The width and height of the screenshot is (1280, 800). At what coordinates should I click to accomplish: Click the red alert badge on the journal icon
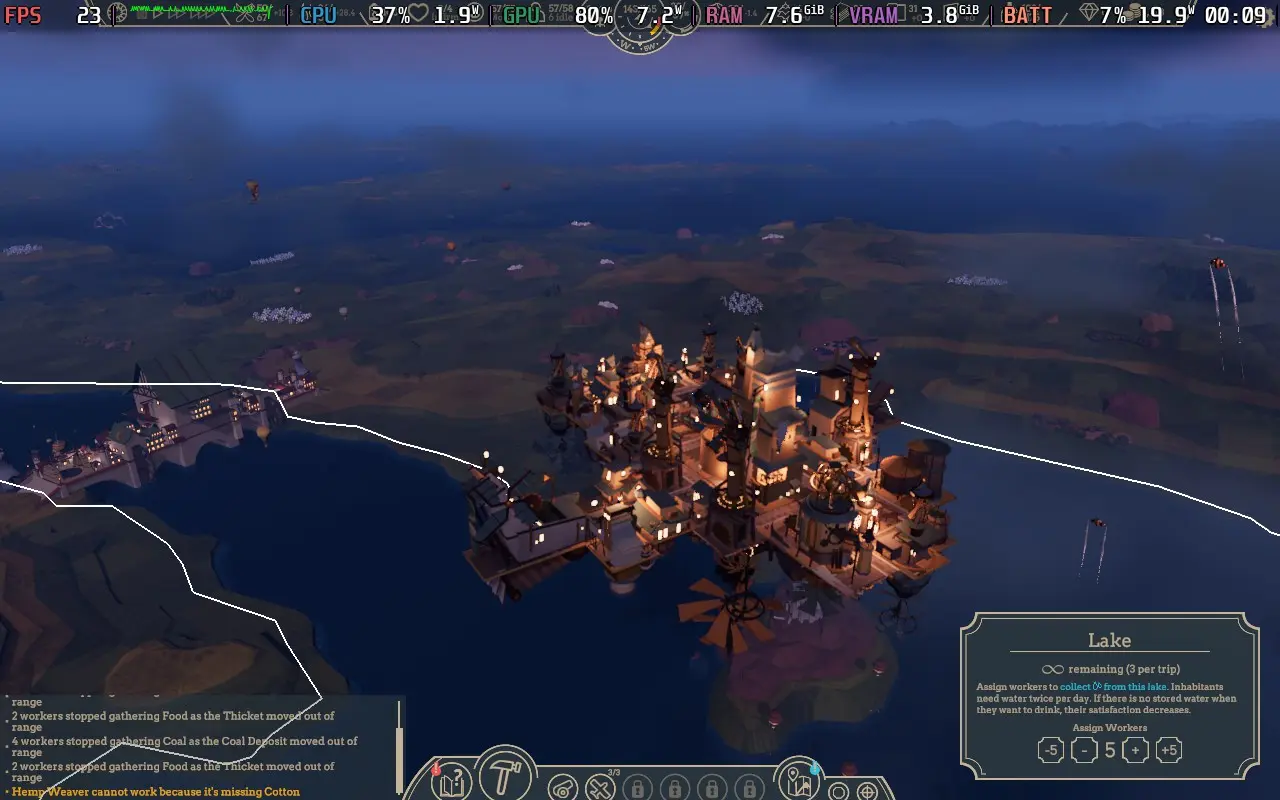pyautogui.click(x=435, y=770)
